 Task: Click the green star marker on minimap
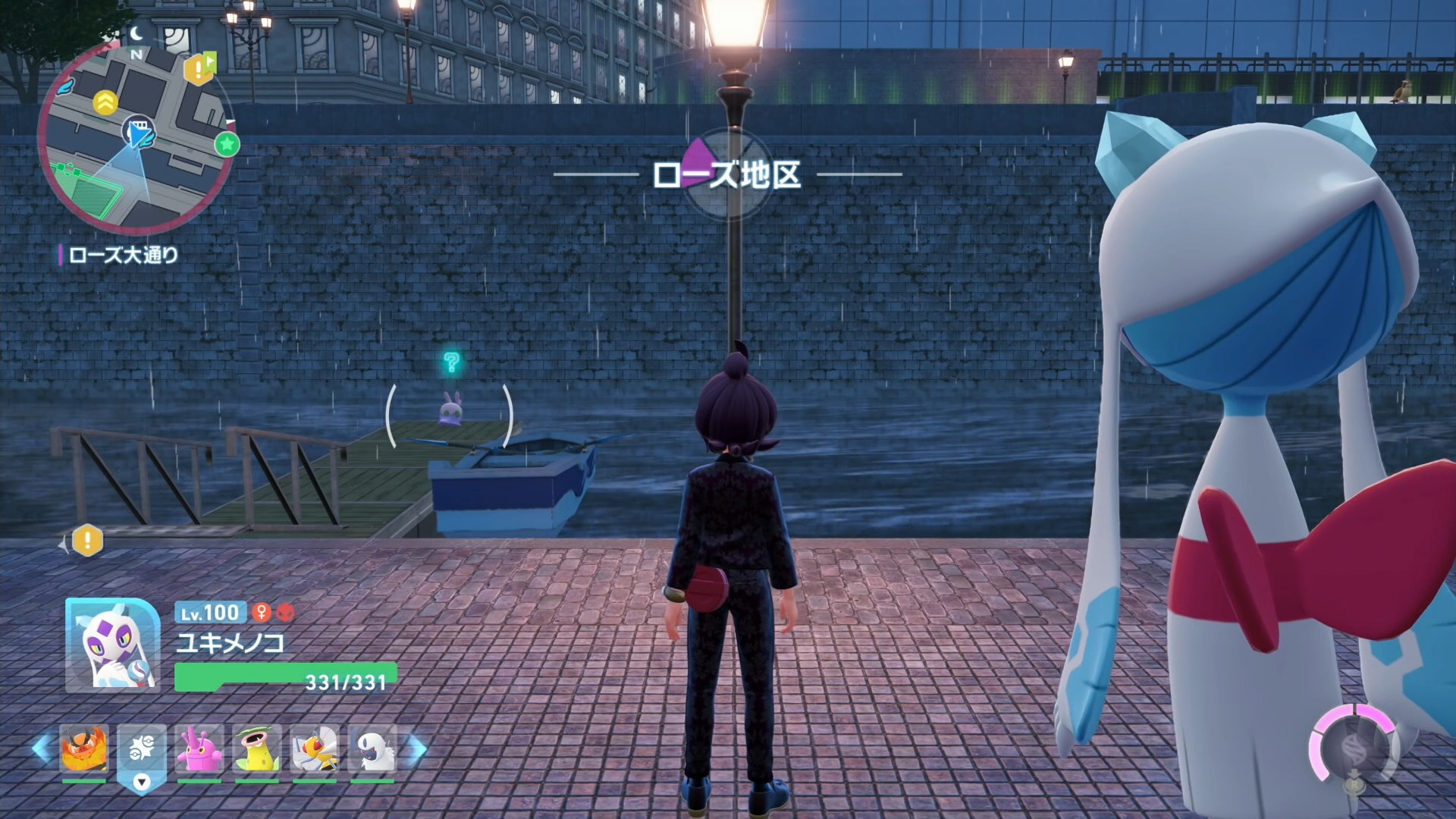(227, 144)
